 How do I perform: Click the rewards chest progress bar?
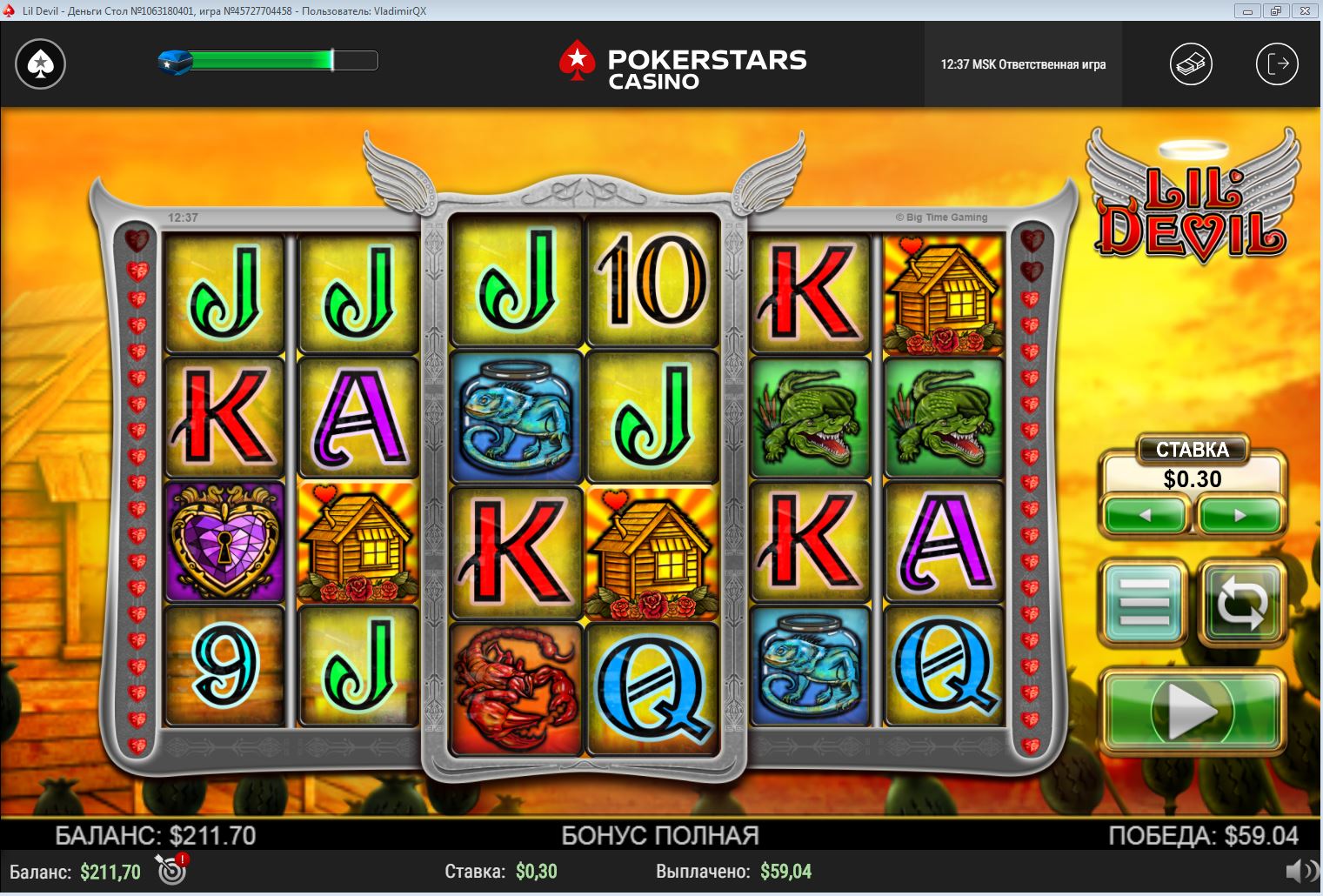click(270, 60)
